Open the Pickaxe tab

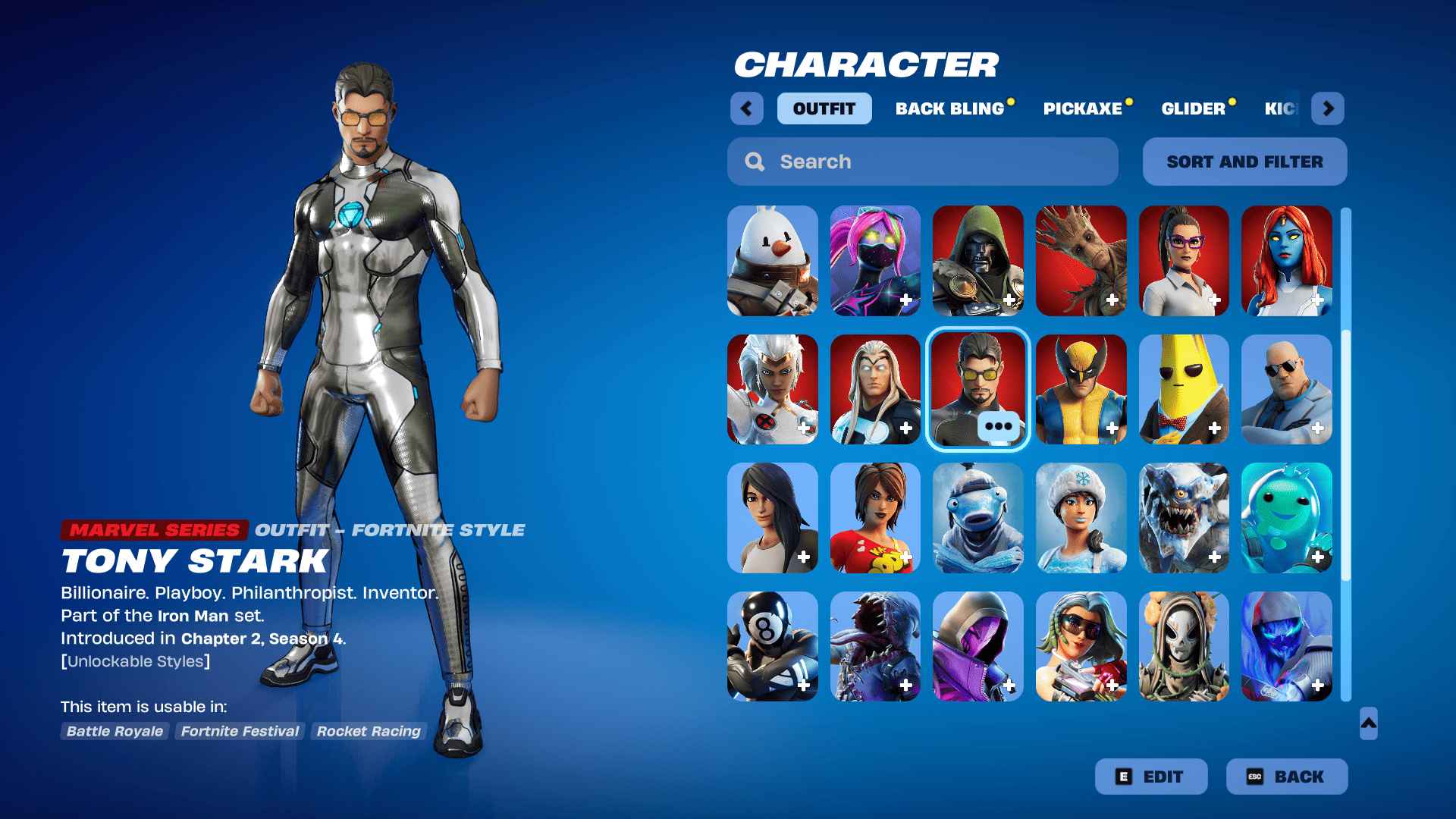[x=1083, y=108]
